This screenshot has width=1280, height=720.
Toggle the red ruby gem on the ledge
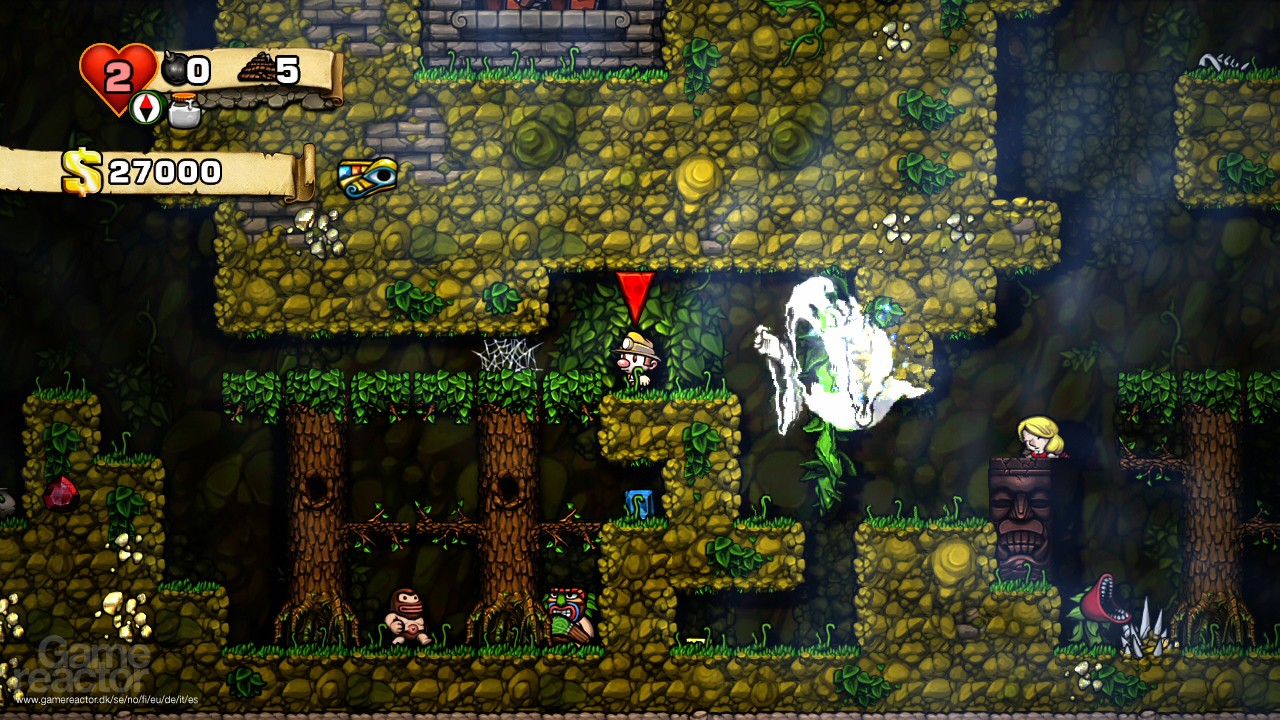pos(60,492)
